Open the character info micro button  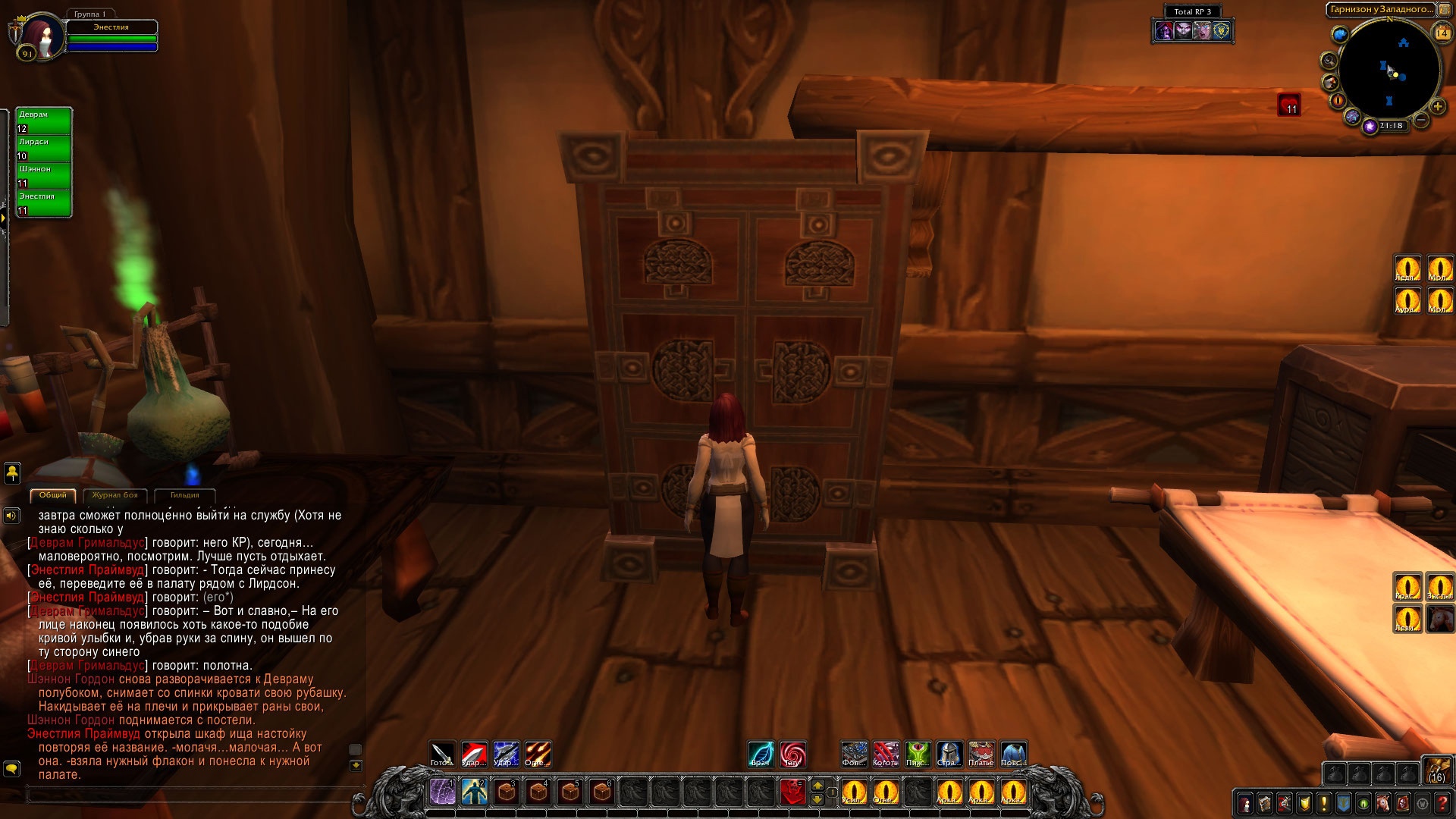pyautogui.click(x=1244, y=803)
